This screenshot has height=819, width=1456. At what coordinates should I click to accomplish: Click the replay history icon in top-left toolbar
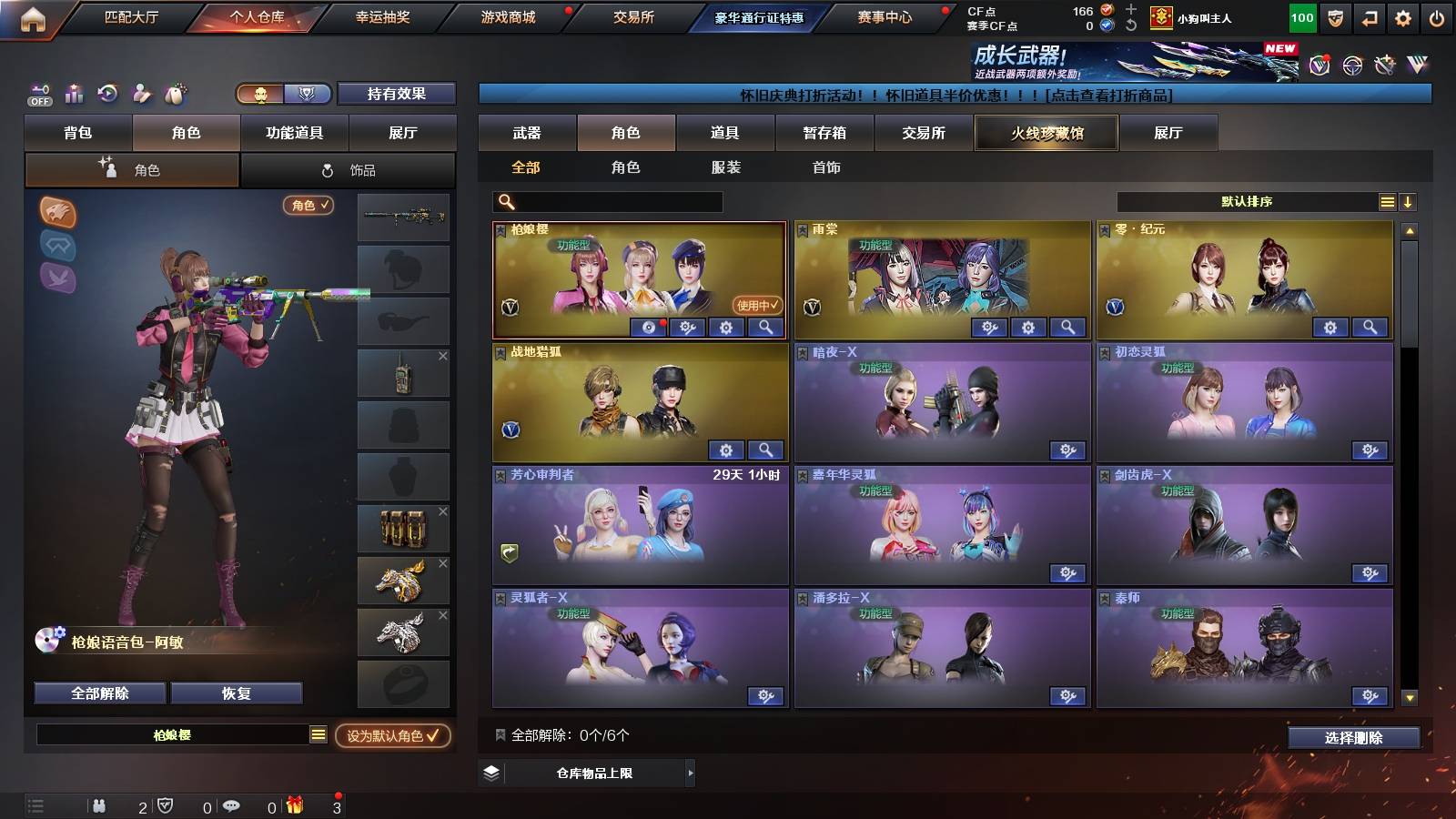pos(106,94)
